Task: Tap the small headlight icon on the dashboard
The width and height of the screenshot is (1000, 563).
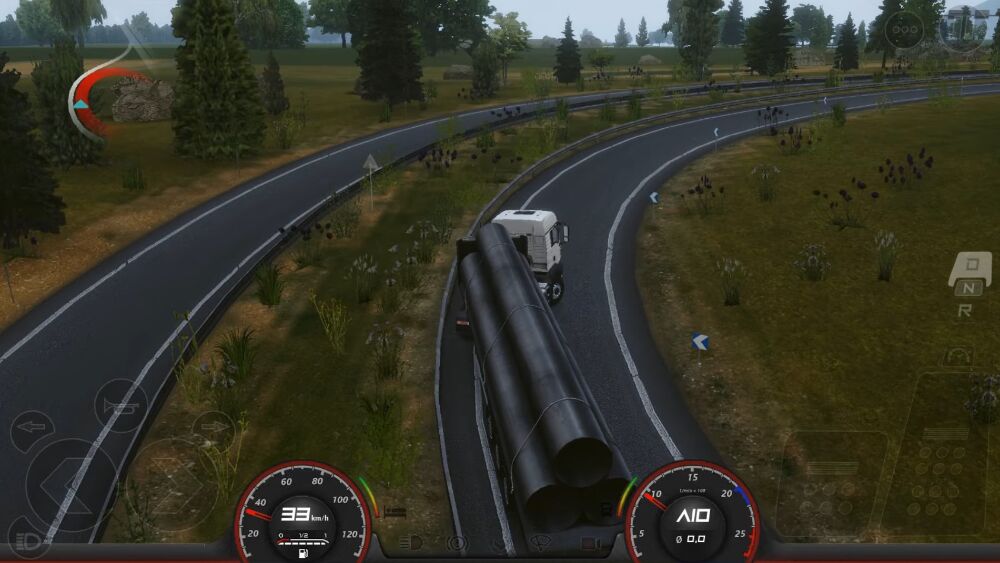Action: pyautogui.click(x=410, y=543)
